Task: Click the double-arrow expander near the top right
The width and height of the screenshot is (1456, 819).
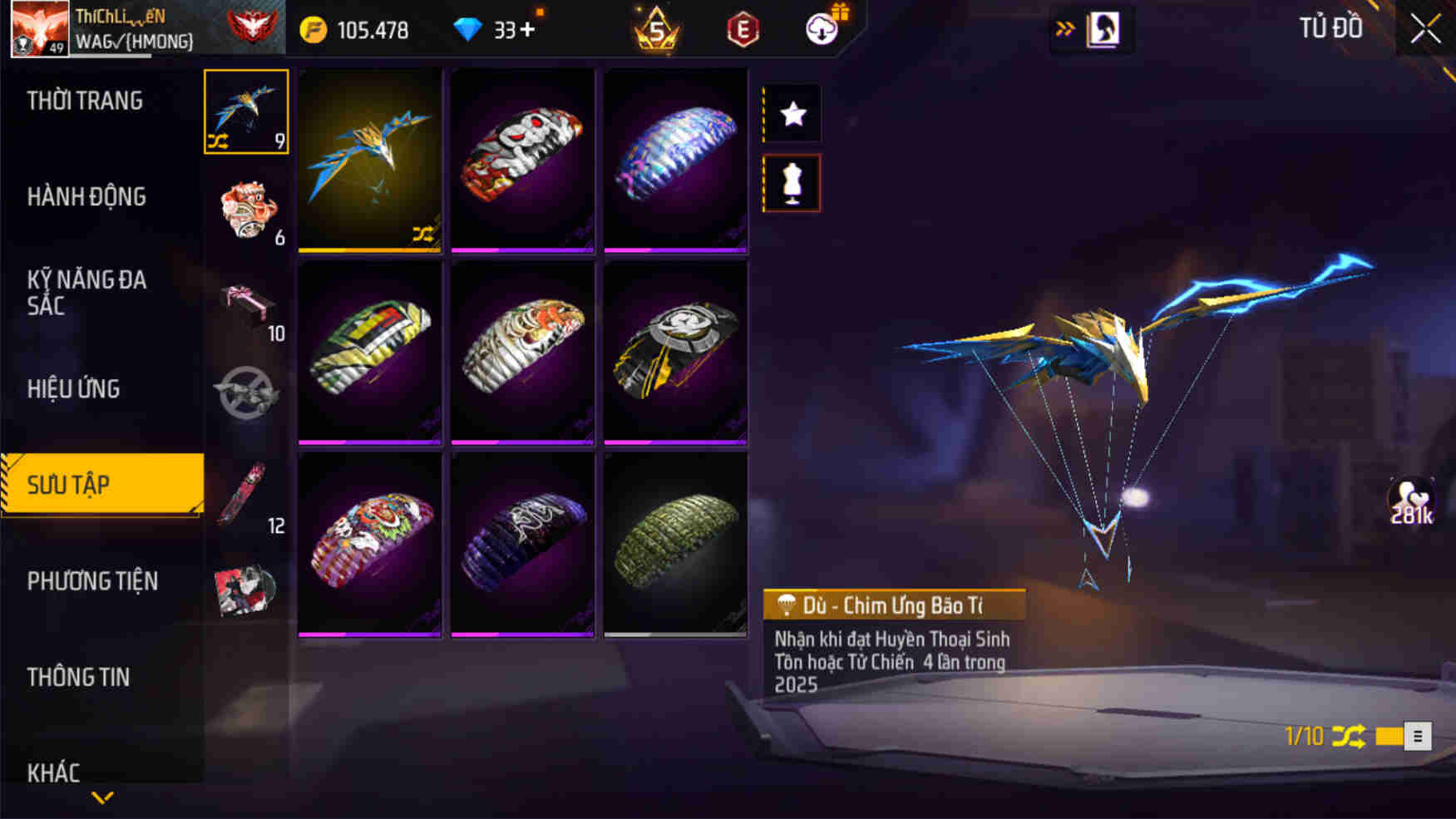Action: (x=1064, y=26)
